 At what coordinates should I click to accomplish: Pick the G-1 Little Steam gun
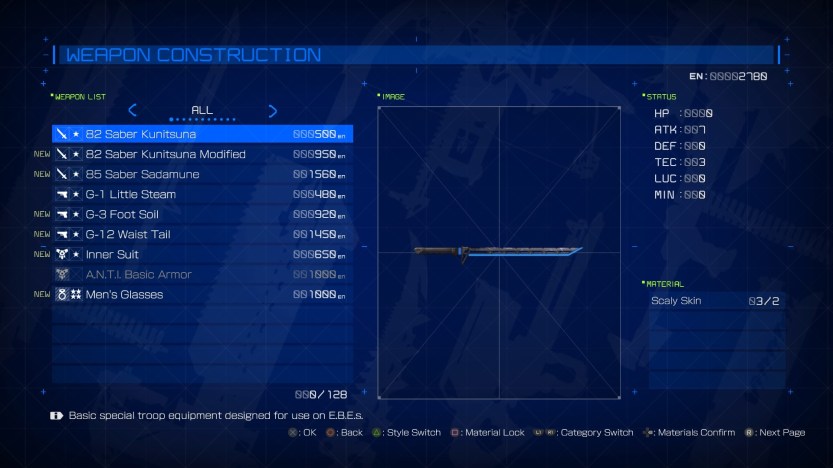[202, 194]
